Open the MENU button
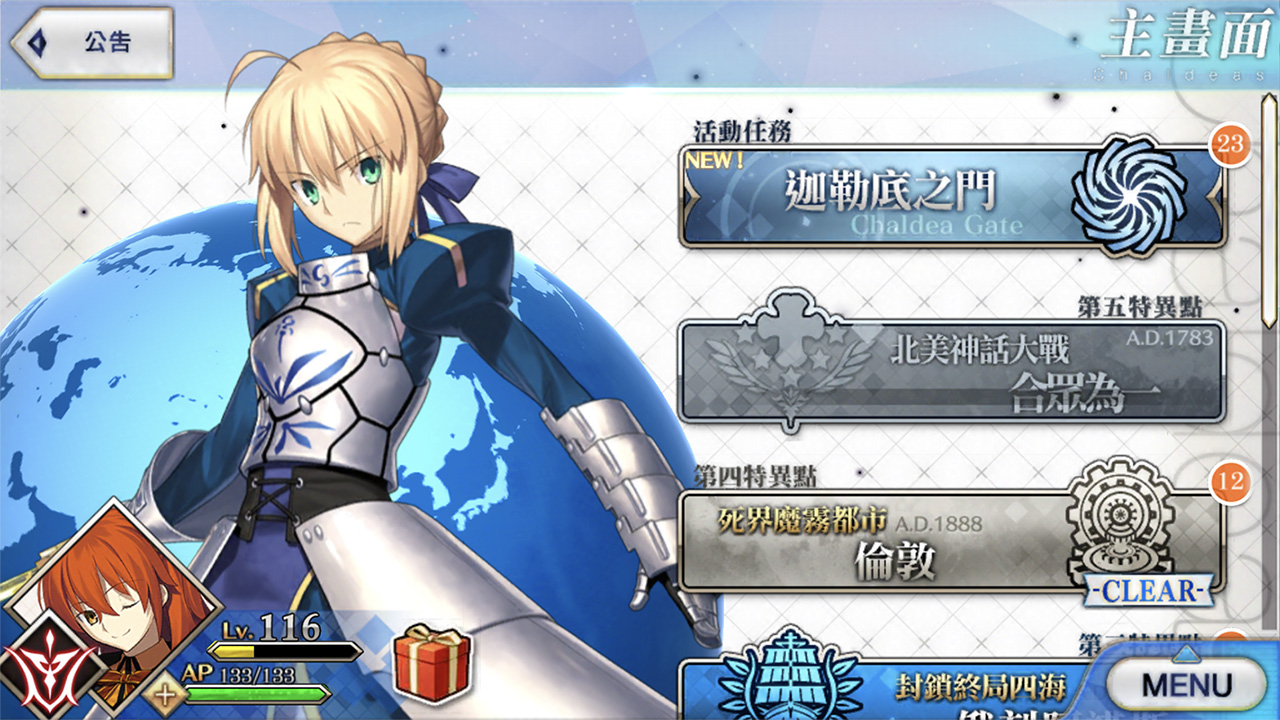Image resolution: width=1280 pixels, height=720 pixels. (1186, 686)
